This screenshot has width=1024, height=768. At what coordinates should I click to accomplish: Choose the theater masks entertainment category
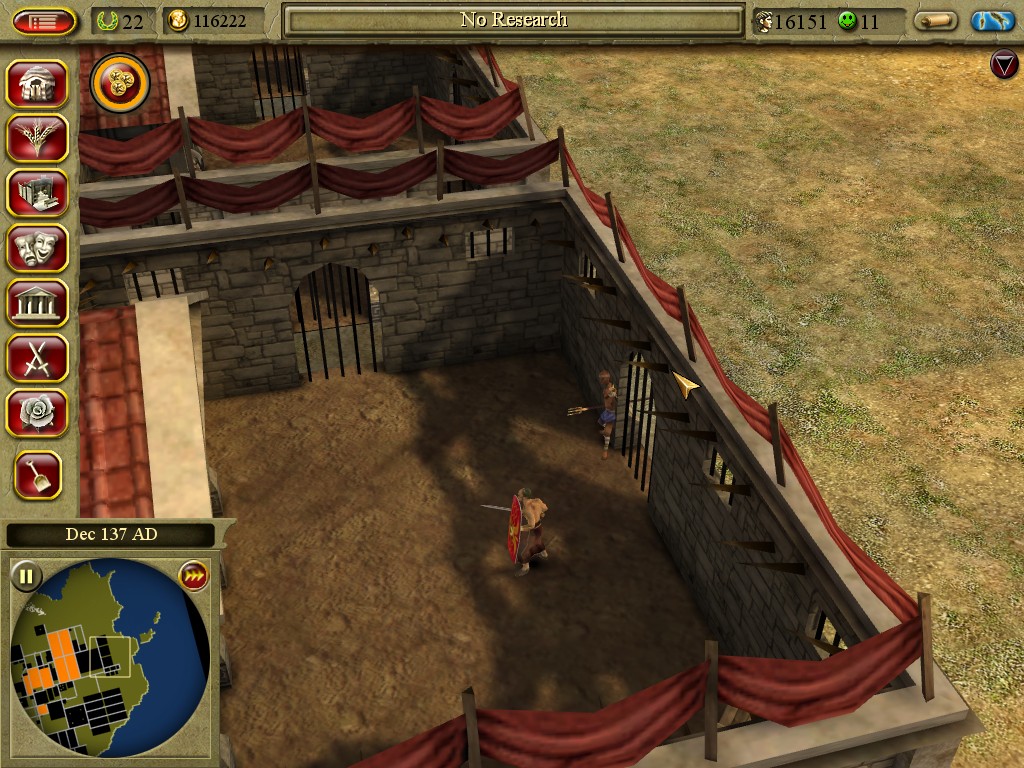[37, 248]
